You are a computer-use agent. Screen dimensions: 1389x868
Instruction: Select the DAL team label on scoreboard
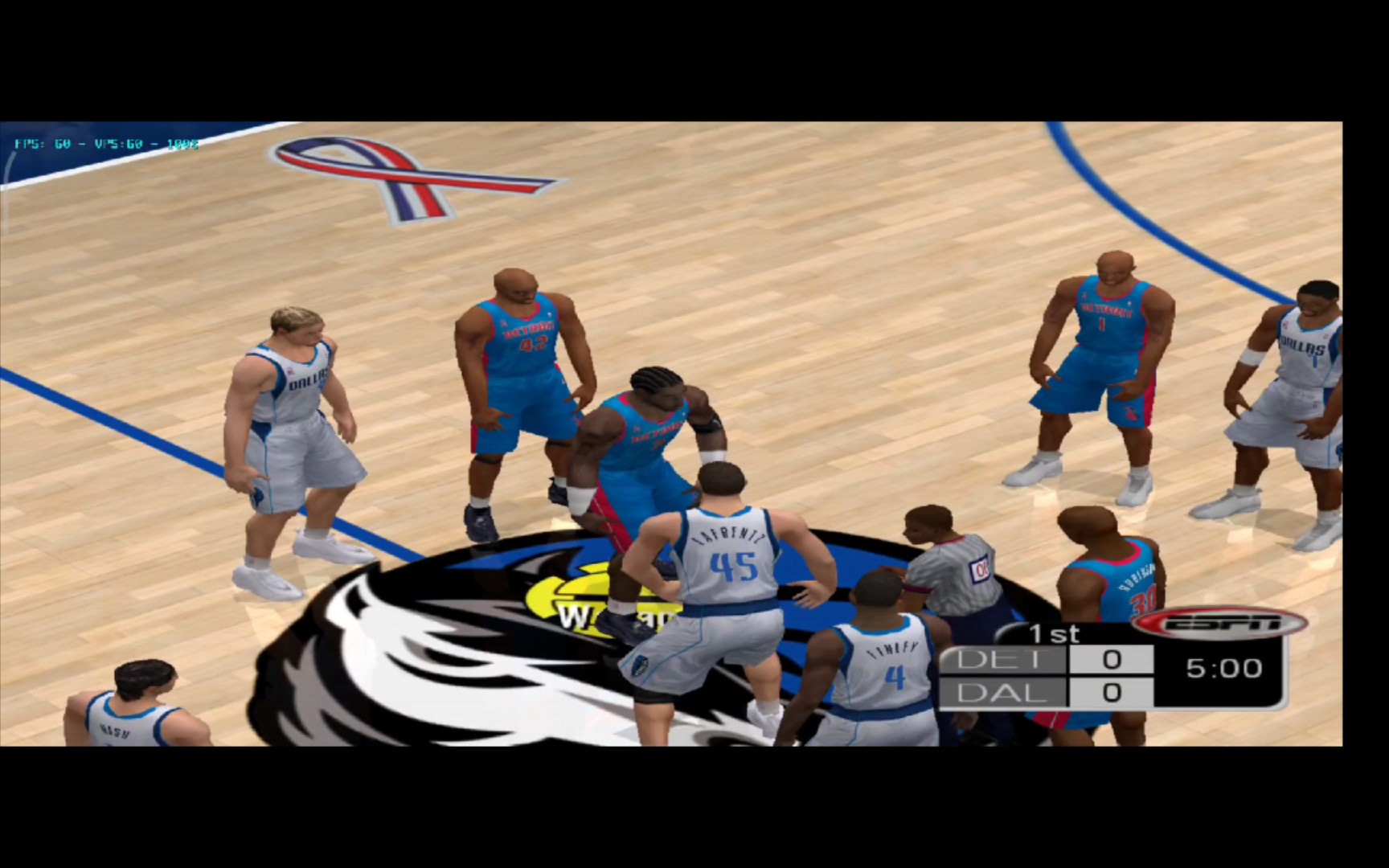tap(1001, 693)
